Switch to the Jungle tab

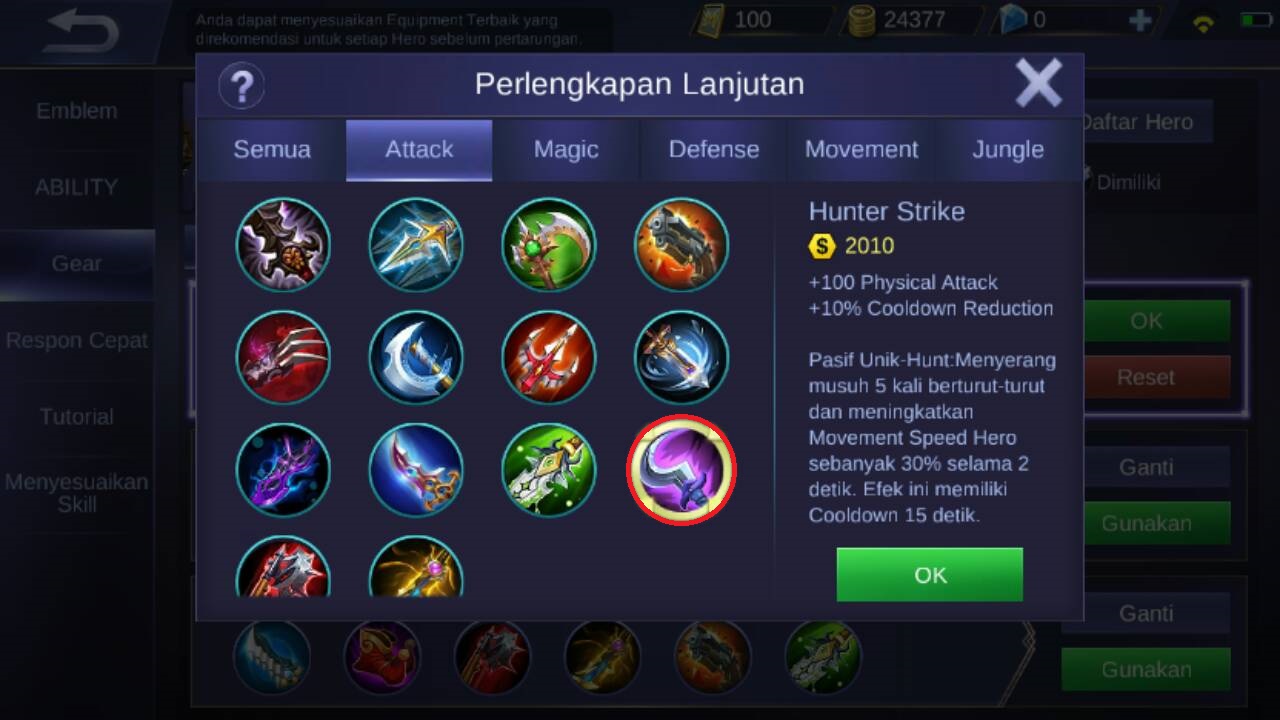click(1008, 150)
